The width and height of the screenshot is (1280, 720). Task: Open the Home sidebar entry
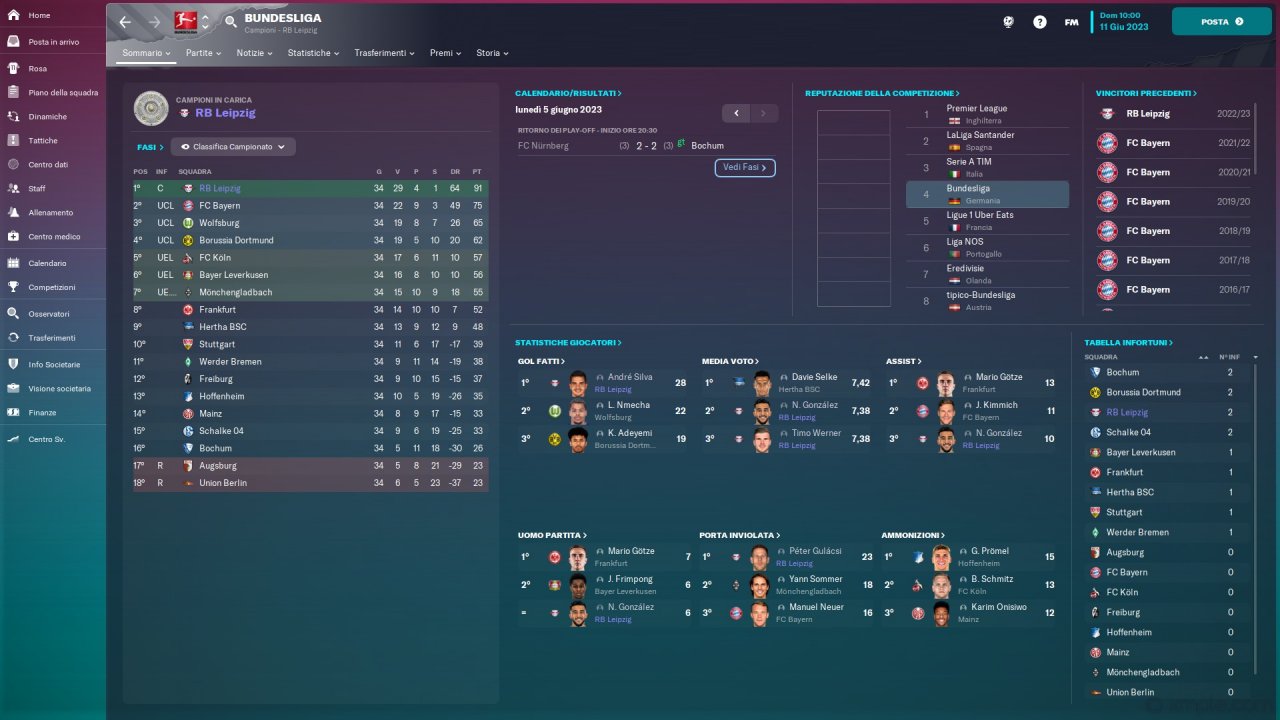click(40, 16)
